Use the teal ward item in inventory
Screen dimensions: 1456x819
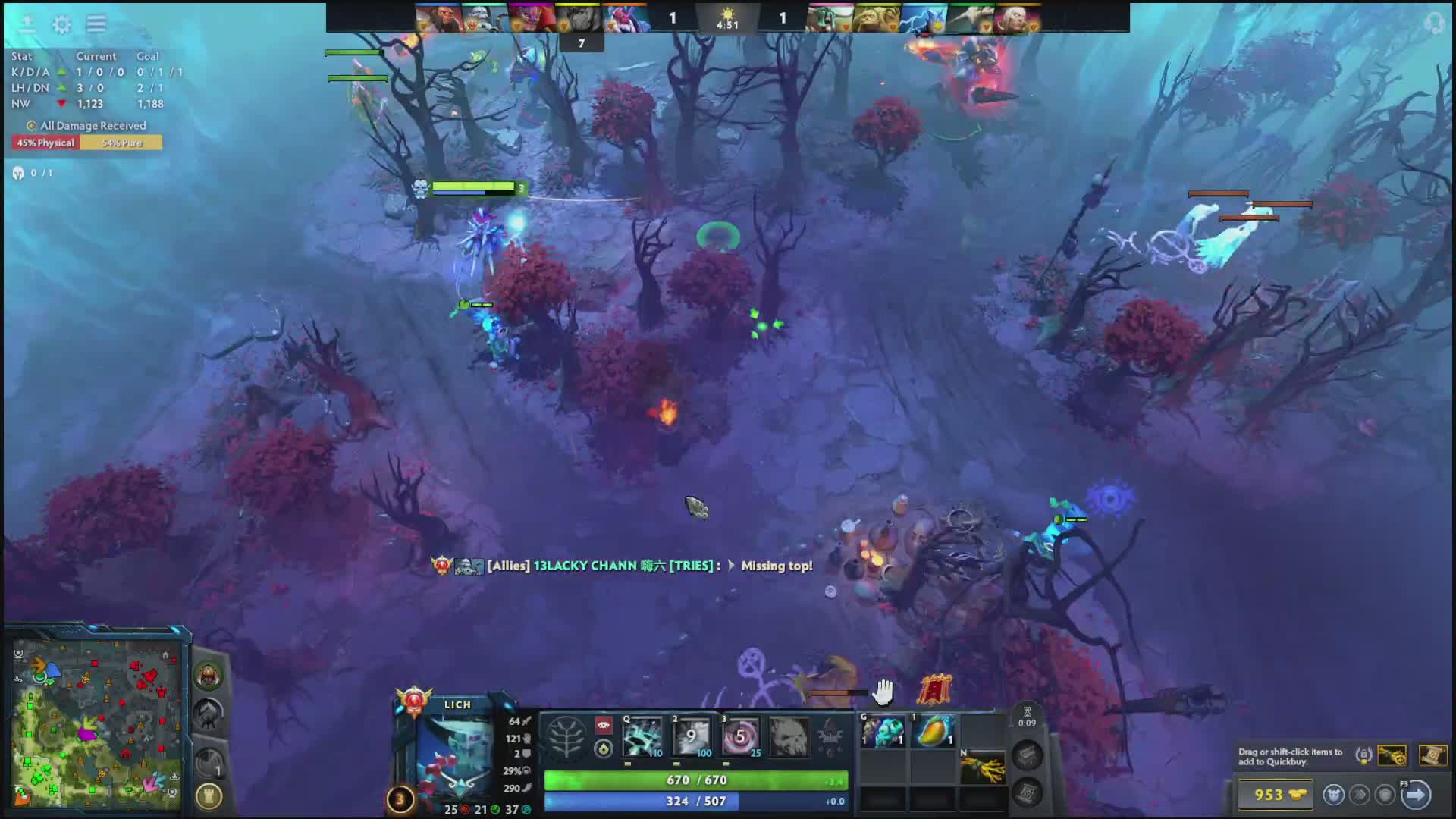coord(883,733)
